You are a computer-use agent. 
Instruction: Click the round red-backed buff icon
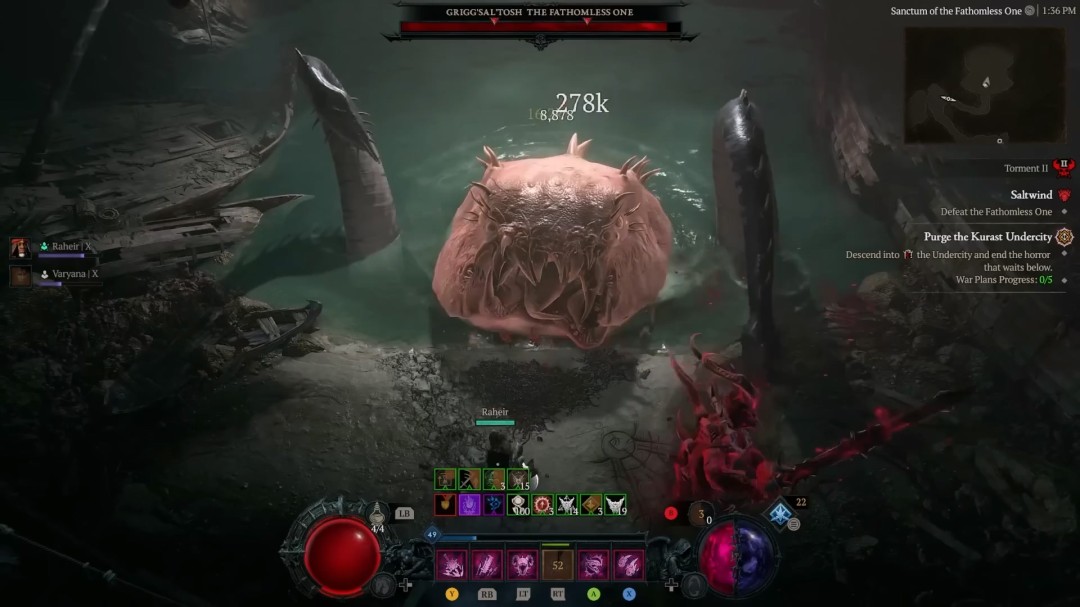point(543,505)
